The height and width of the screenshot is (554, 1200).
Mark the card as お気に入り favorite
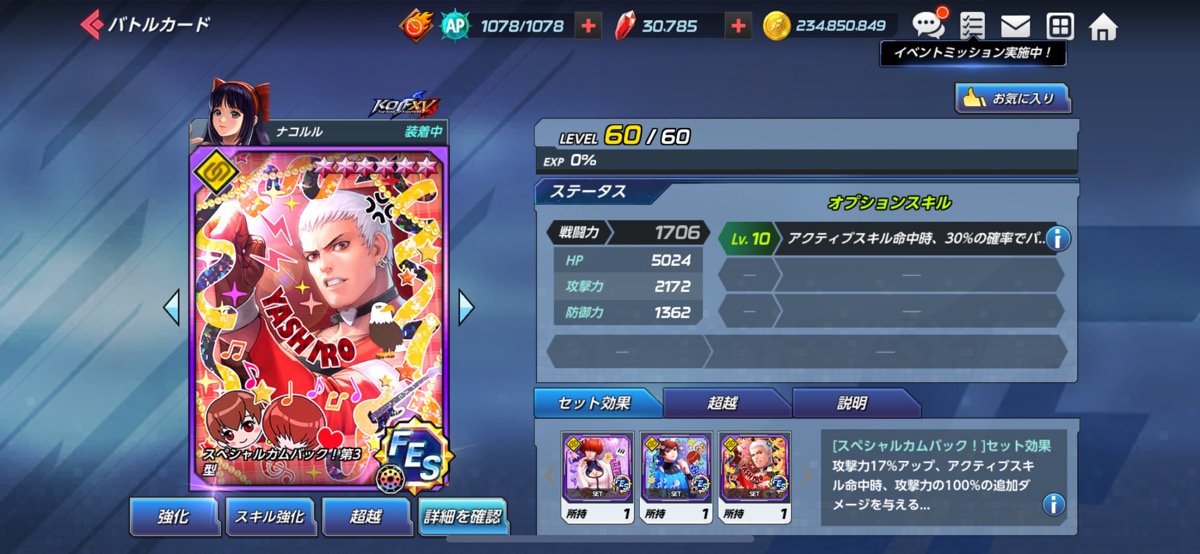(x=1013, y=98)
